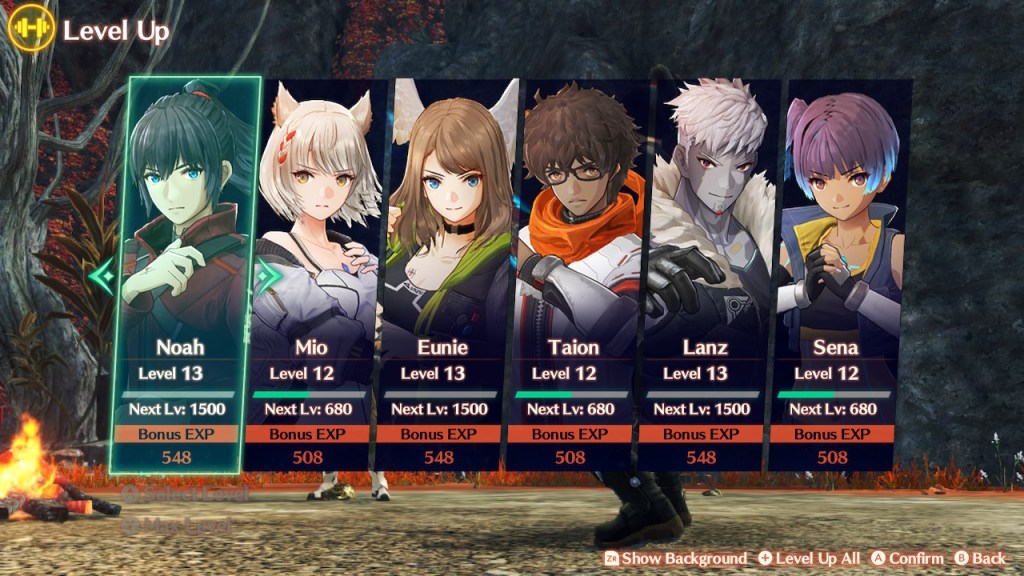Screen dimensions: 1024x576
Task: Confirm the level up selection
Action: tap(907, 558)
